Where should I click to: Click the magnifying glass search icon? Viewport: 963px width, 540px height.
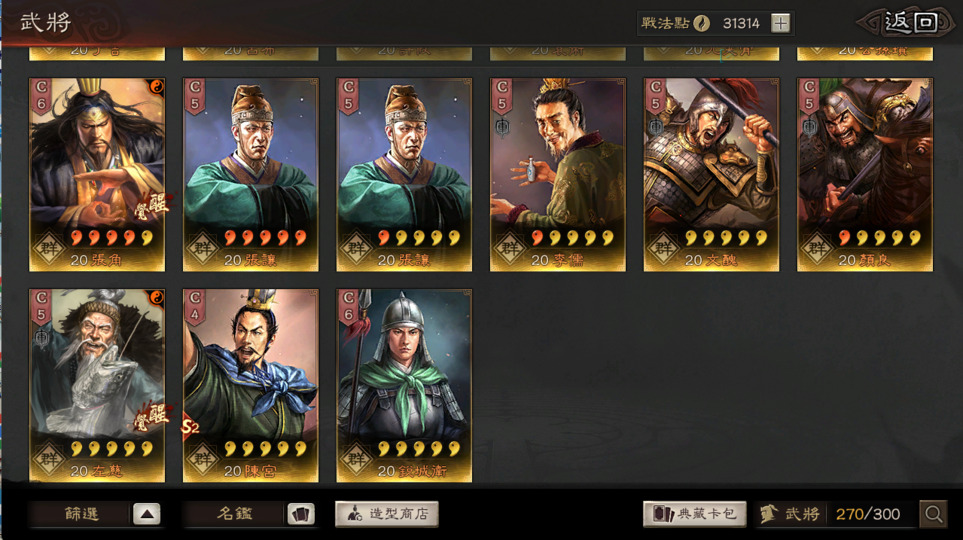coord(934,514)
